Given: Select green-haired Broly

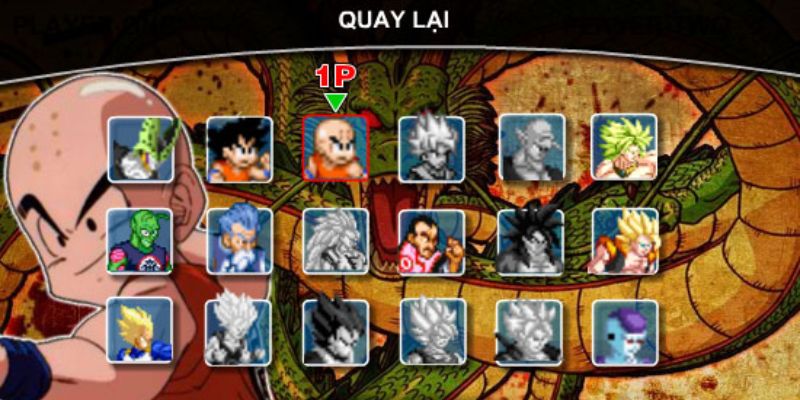Looking at the screenshot, I should point(624,146).
